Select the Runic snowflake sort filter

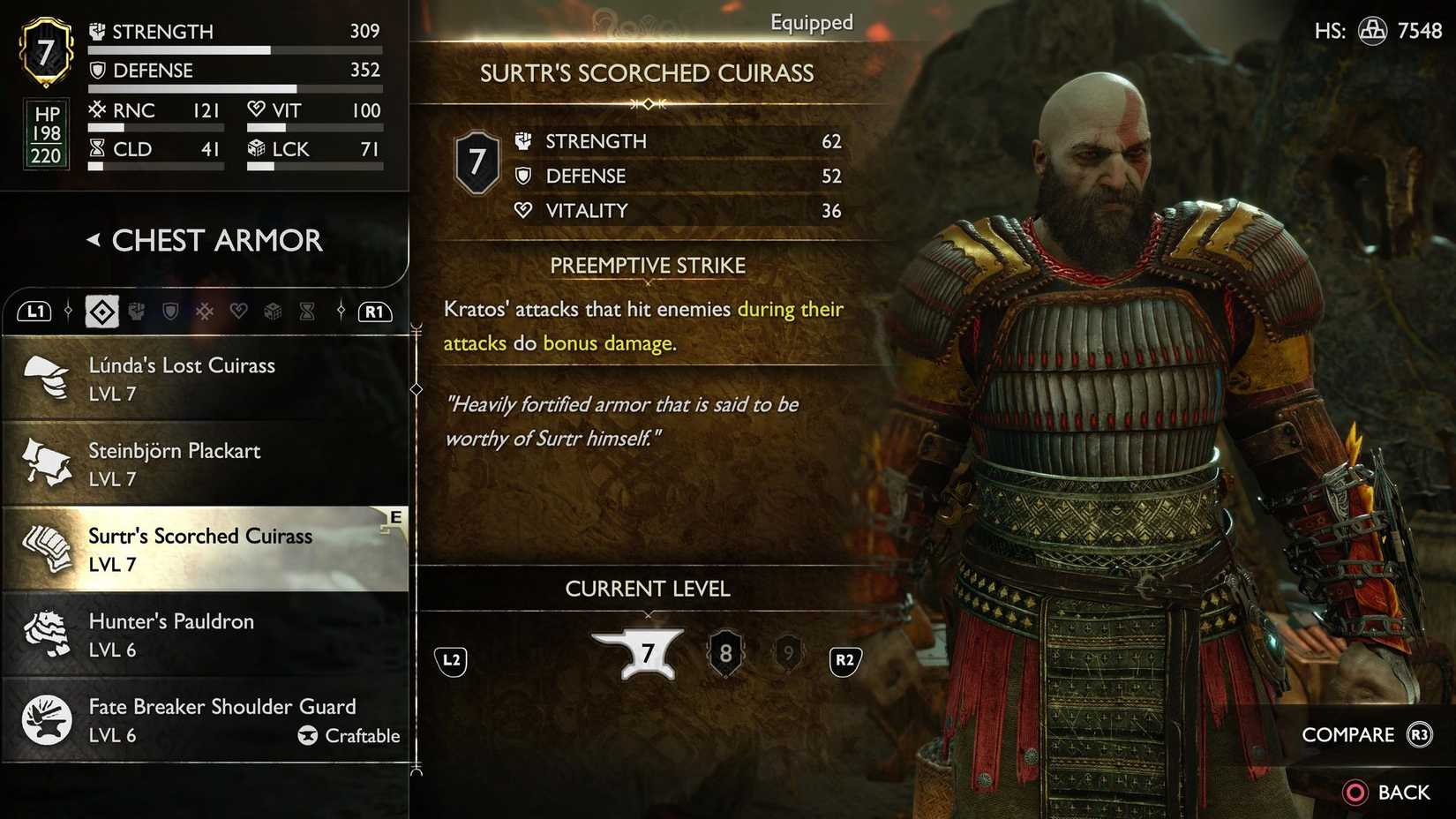click(205, 311)
